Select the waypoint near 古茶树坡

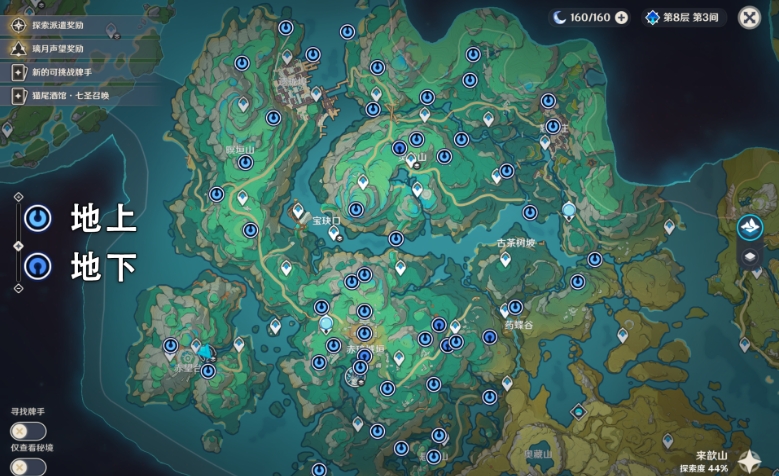(x=505, y=259)
